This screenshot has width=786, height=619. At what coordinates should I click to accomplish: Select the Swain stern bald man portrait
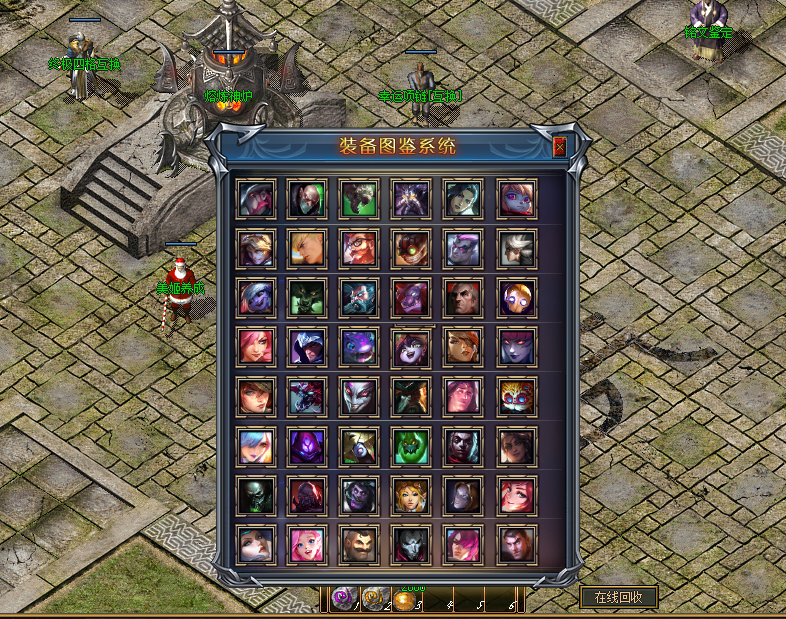tap(463, 298)
